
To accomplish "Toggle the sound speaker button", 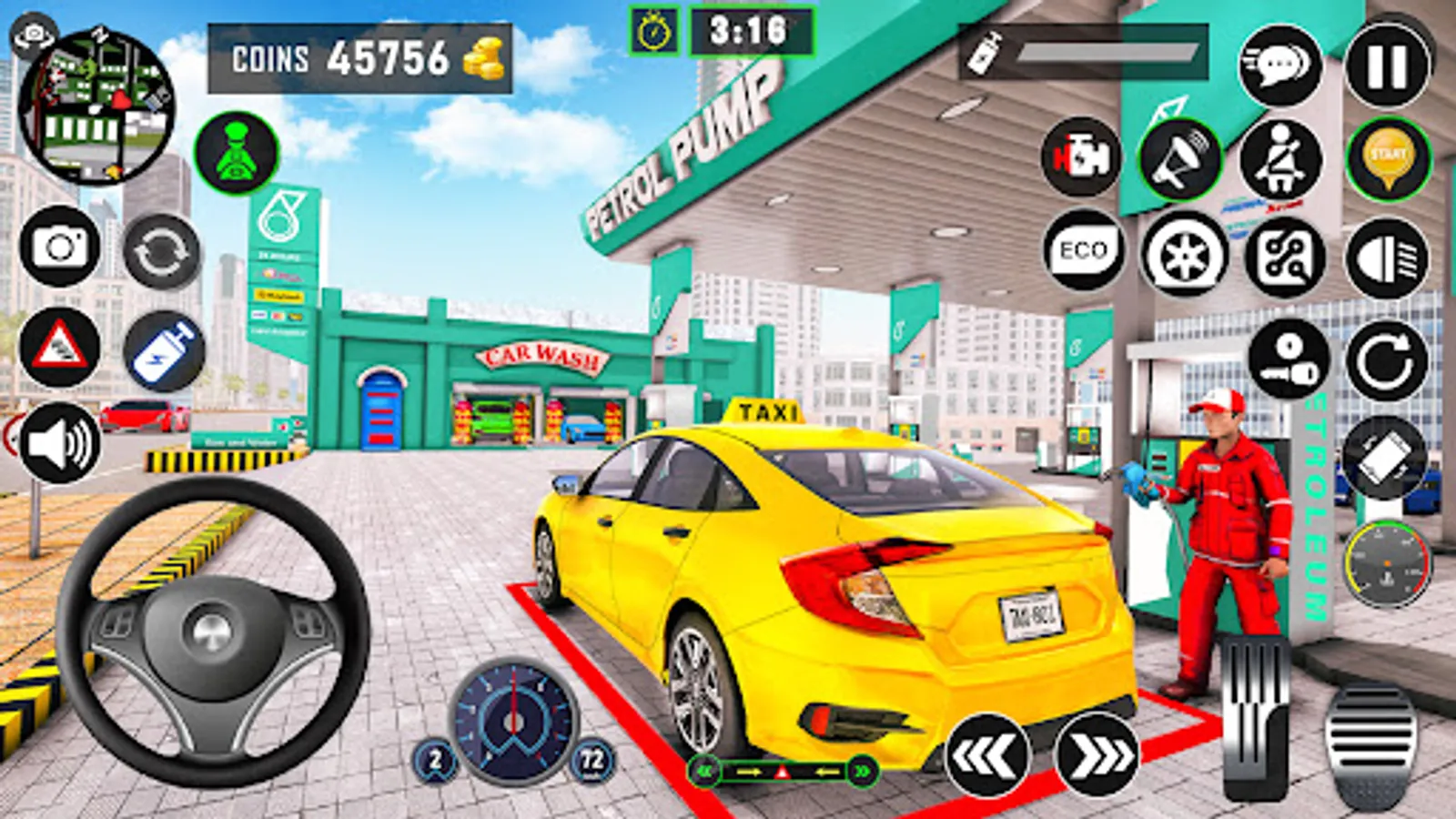I will point(60,444).
